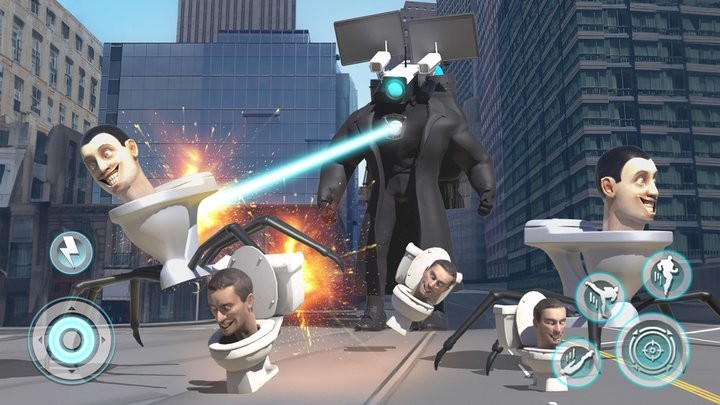Perform the high kick attack
Image resolution: width=720 pixels, height=405 pixels.
pyautogui.click(x=601, y=296)
